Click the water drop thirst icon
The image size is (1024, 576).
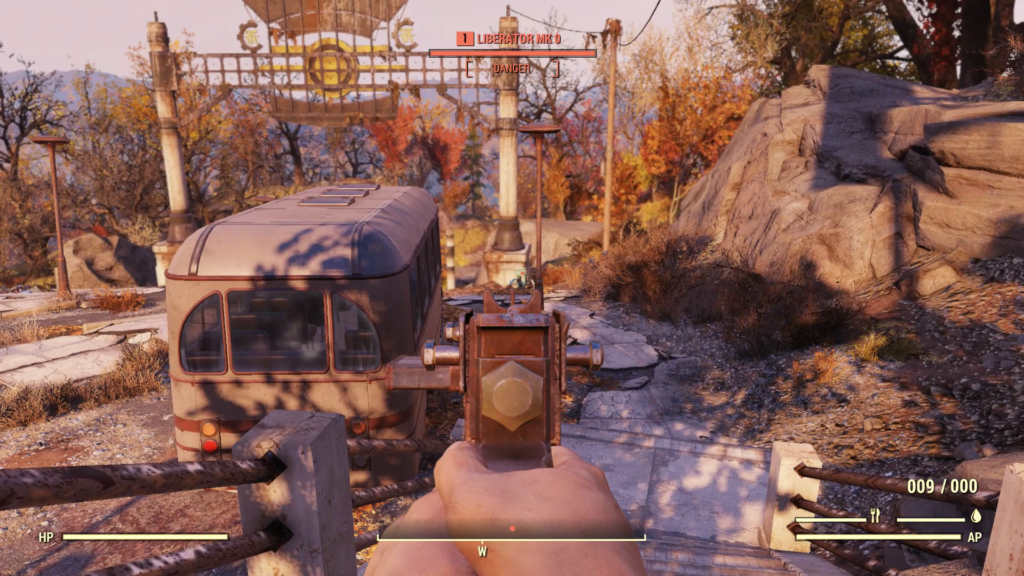coord(975,517)
